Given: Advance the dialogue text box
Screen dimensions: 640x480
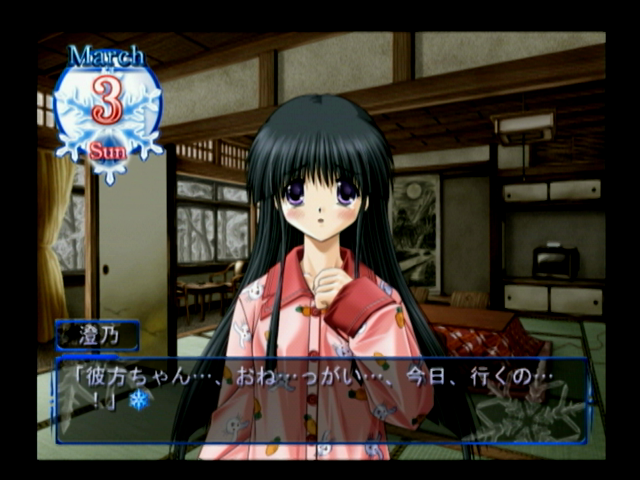Looking at the screenshot, I should (320, 400).
